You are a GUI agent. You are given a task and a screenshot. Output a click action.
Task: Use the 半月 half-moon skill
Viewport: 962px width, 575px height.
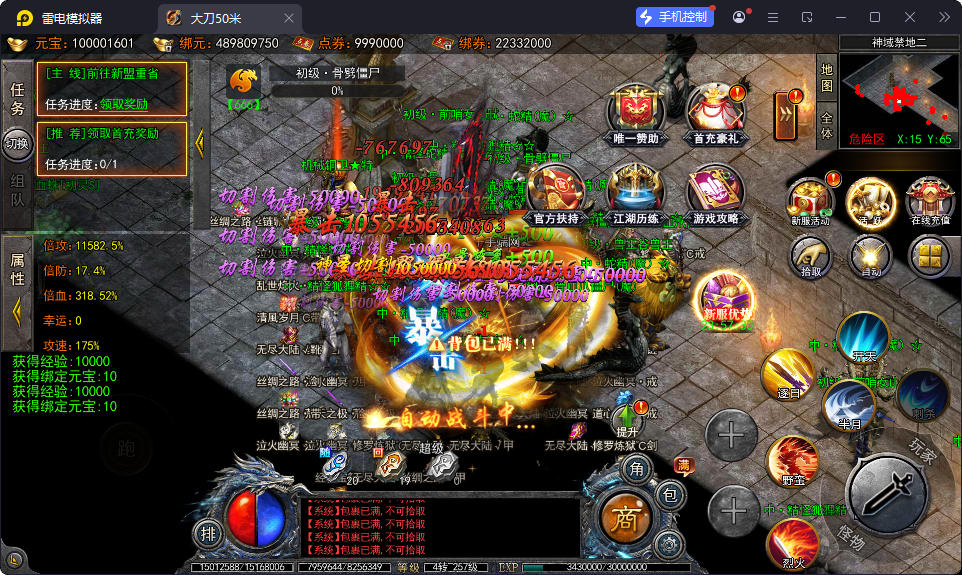(849, 405)
